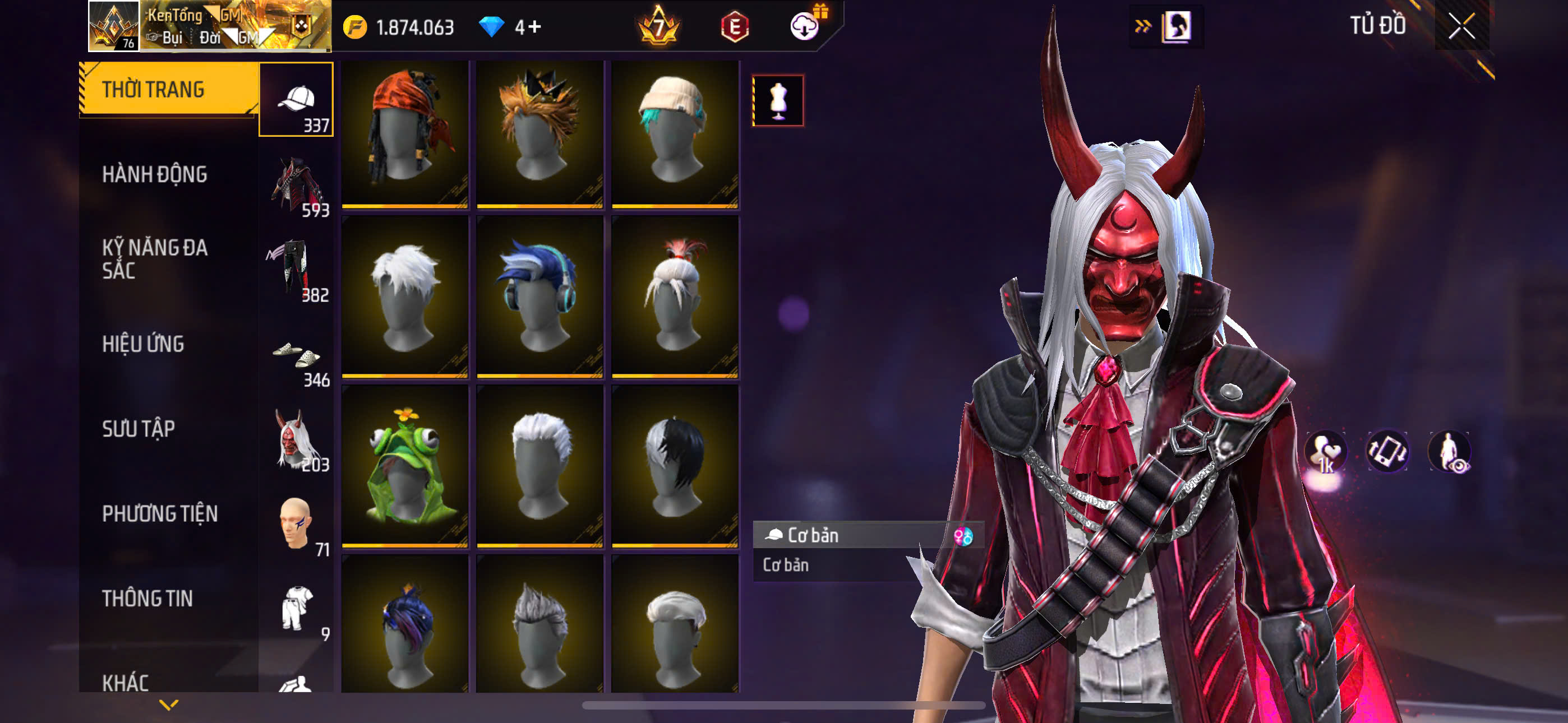Close the wardrobe screen

[x=1461, y=26]
